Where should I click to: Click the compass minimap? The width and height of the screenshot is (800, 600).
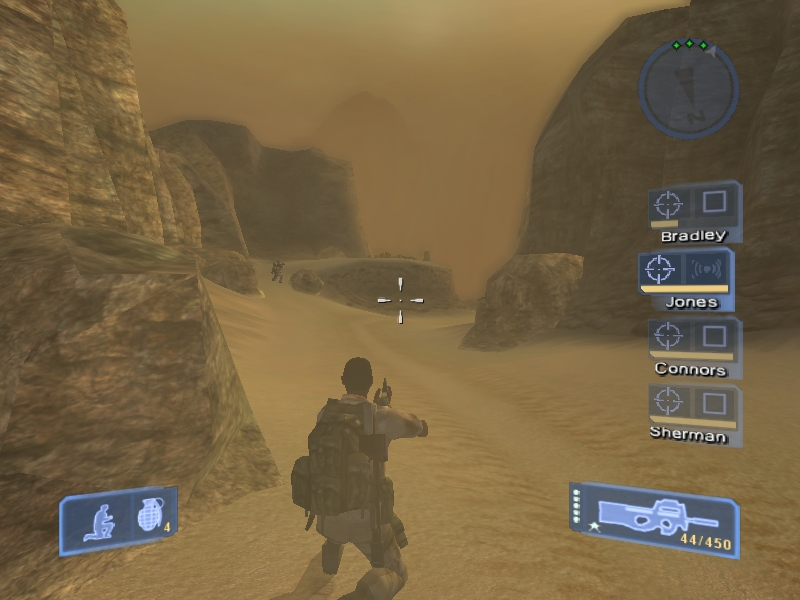[688, 87]
